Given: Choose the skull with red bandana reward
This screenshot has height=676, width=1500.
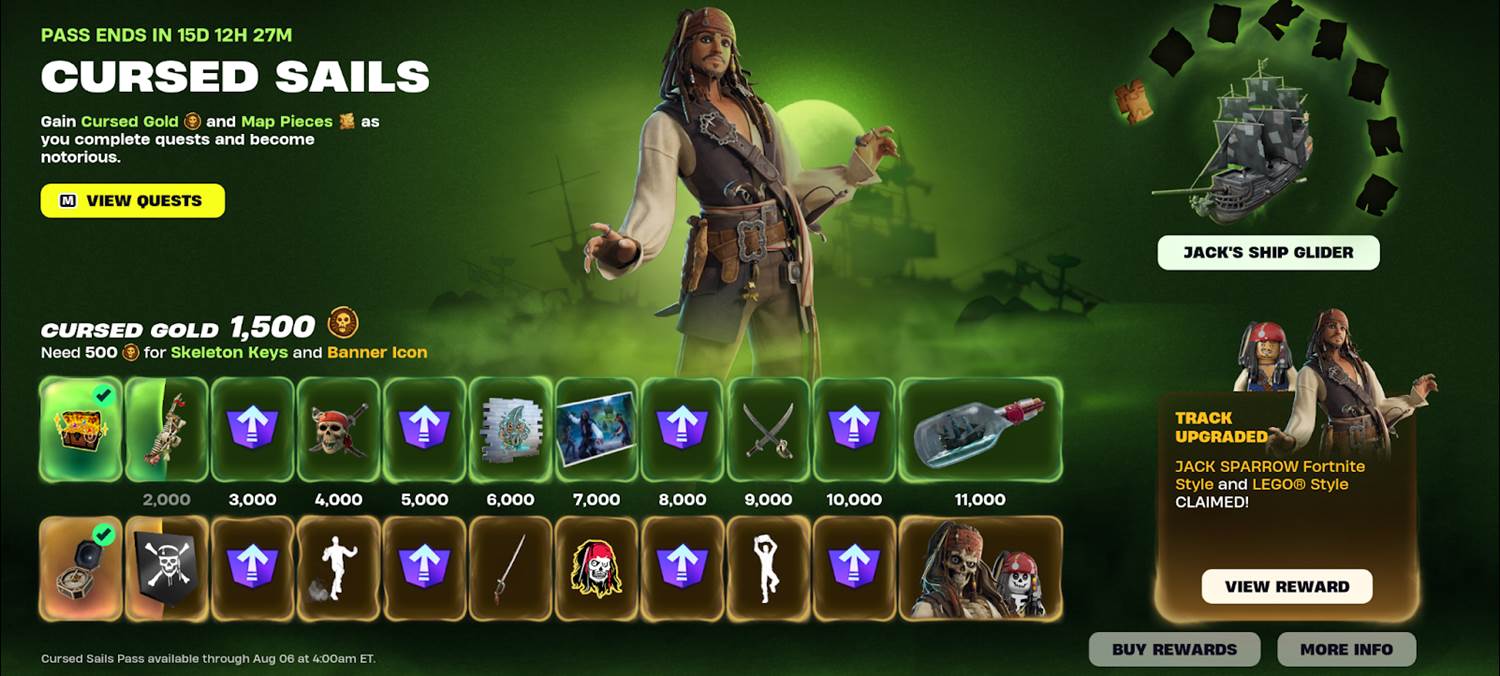Looking at the screenshot, I should coord(339,429).
